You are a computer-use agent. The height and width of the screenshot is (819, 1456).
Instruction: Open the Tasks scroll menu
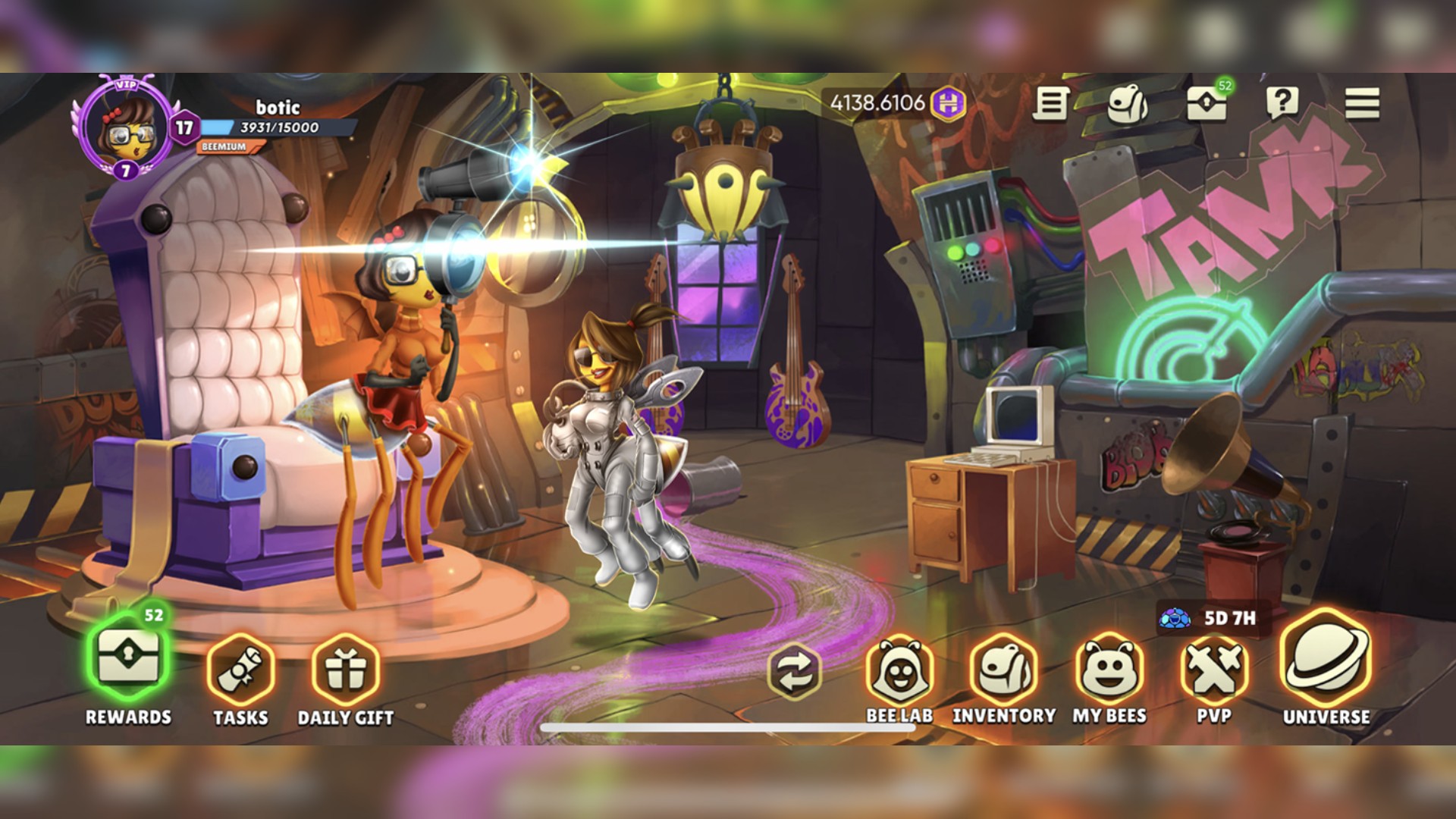pos(240,668)
